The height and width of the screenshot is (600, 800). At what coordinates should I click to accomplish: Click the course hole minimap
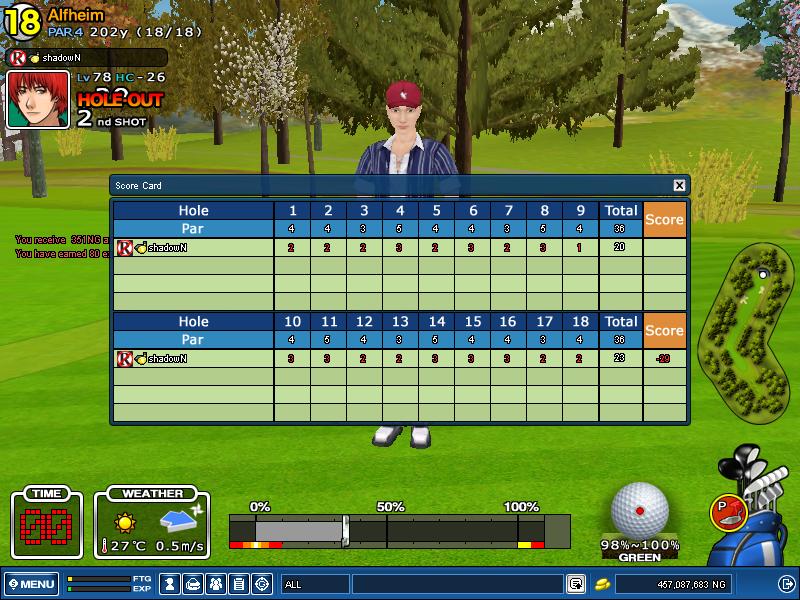(x=748, y=330)
